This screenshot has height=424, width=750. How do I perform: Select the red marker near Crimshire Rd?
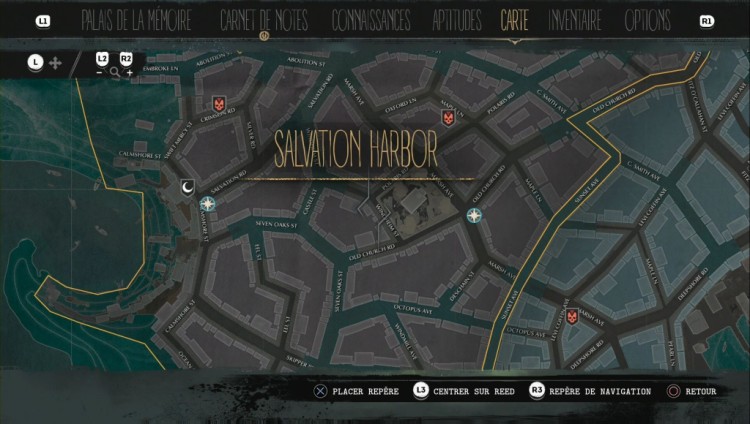tap(219, 103)
